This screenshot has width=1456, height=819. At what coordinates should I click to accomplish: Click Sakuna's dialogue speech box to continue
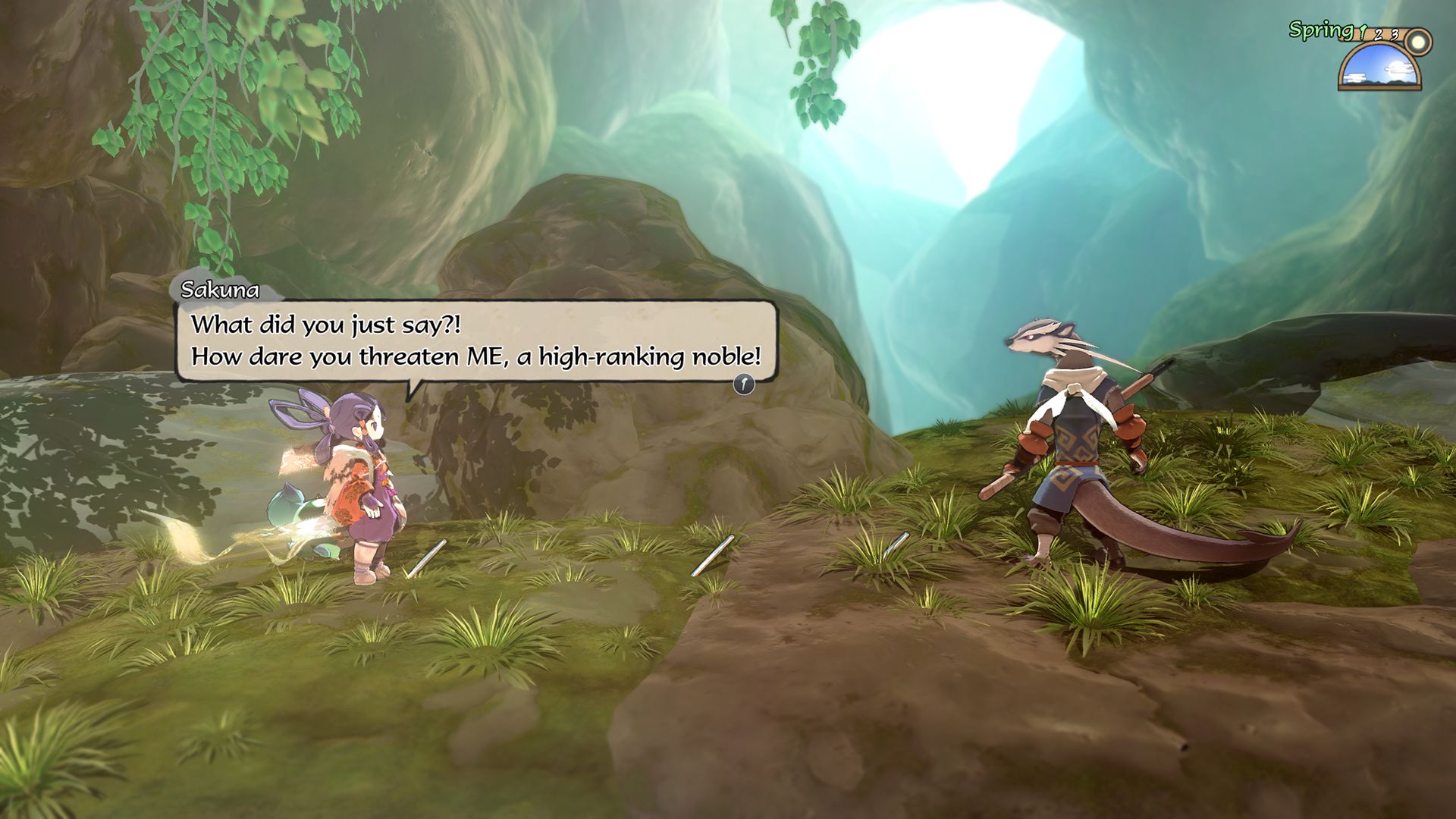476,340
